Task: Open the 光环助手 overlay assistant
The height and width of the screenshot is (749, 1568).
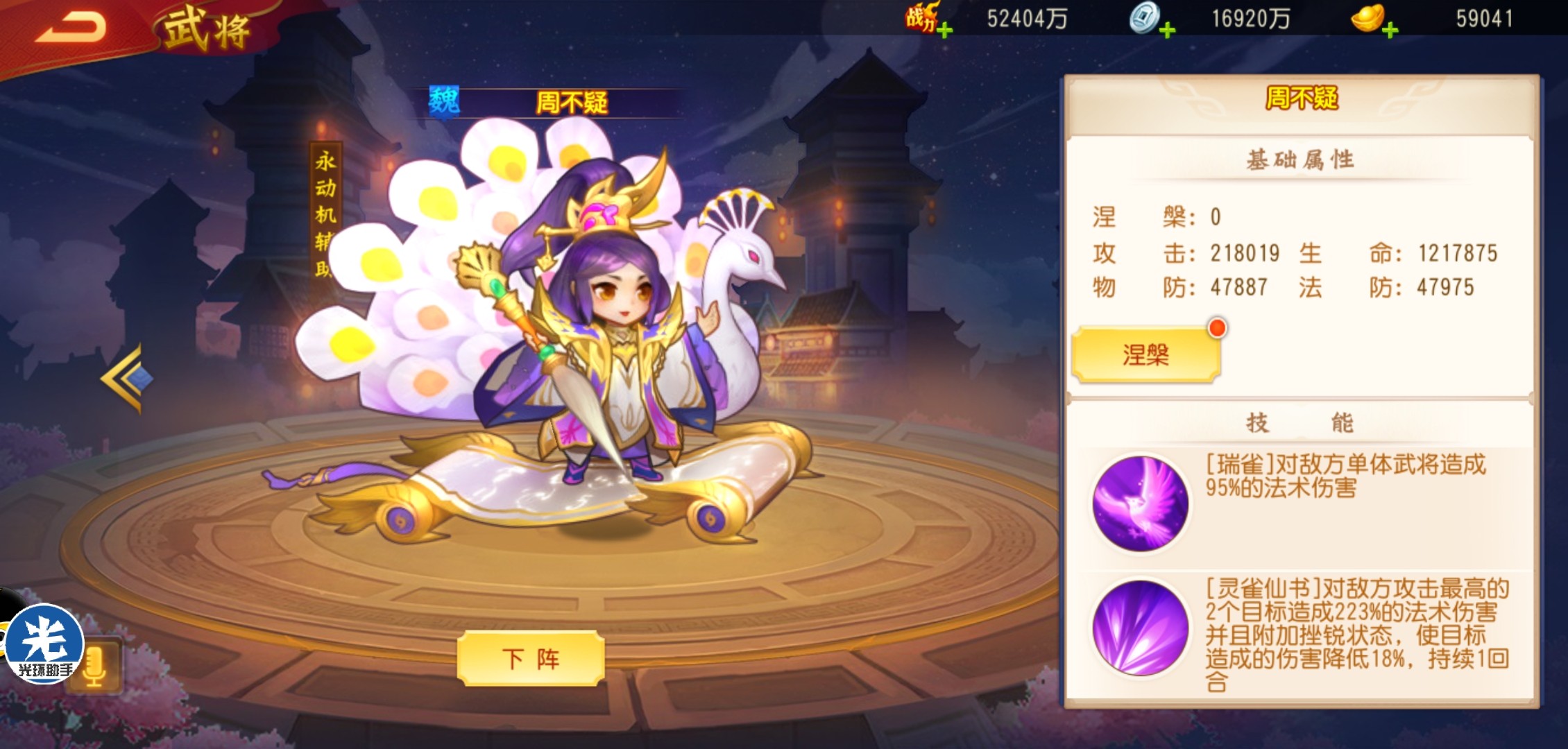Action: [x=43, y=645]
